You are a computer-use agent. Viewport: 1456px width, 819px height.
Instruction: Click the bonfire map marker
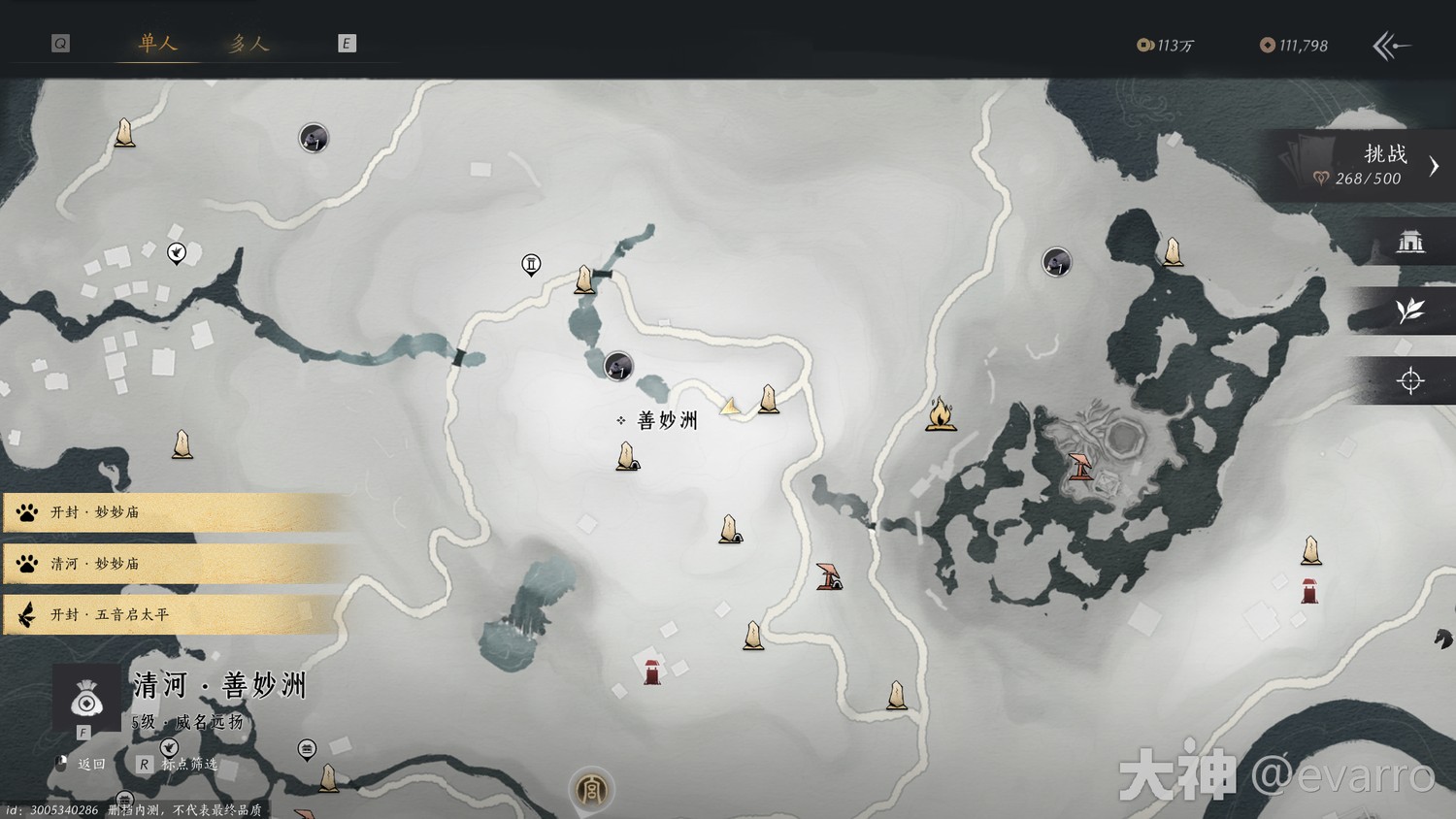940,414
